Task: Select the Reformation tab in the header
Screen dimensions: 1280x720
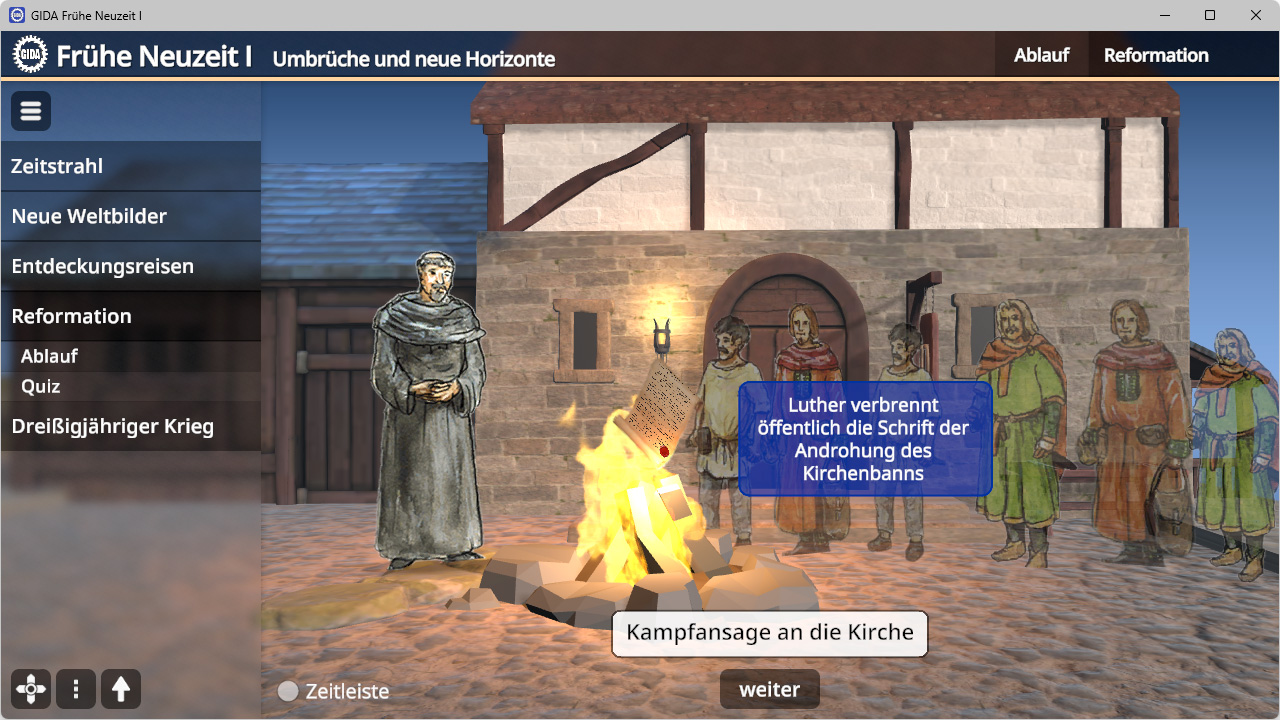Action: click(1155, 55)
